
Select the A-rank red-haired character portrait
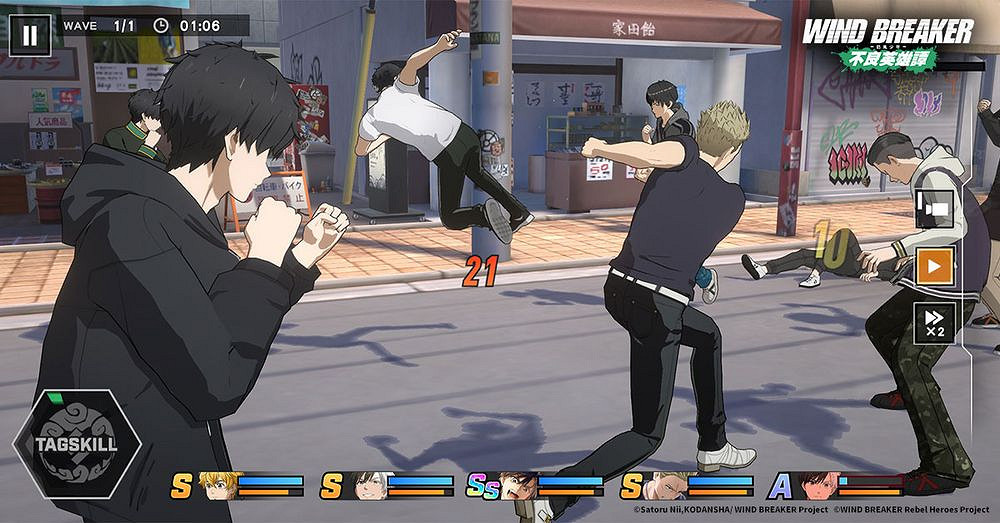click(819, 486)
